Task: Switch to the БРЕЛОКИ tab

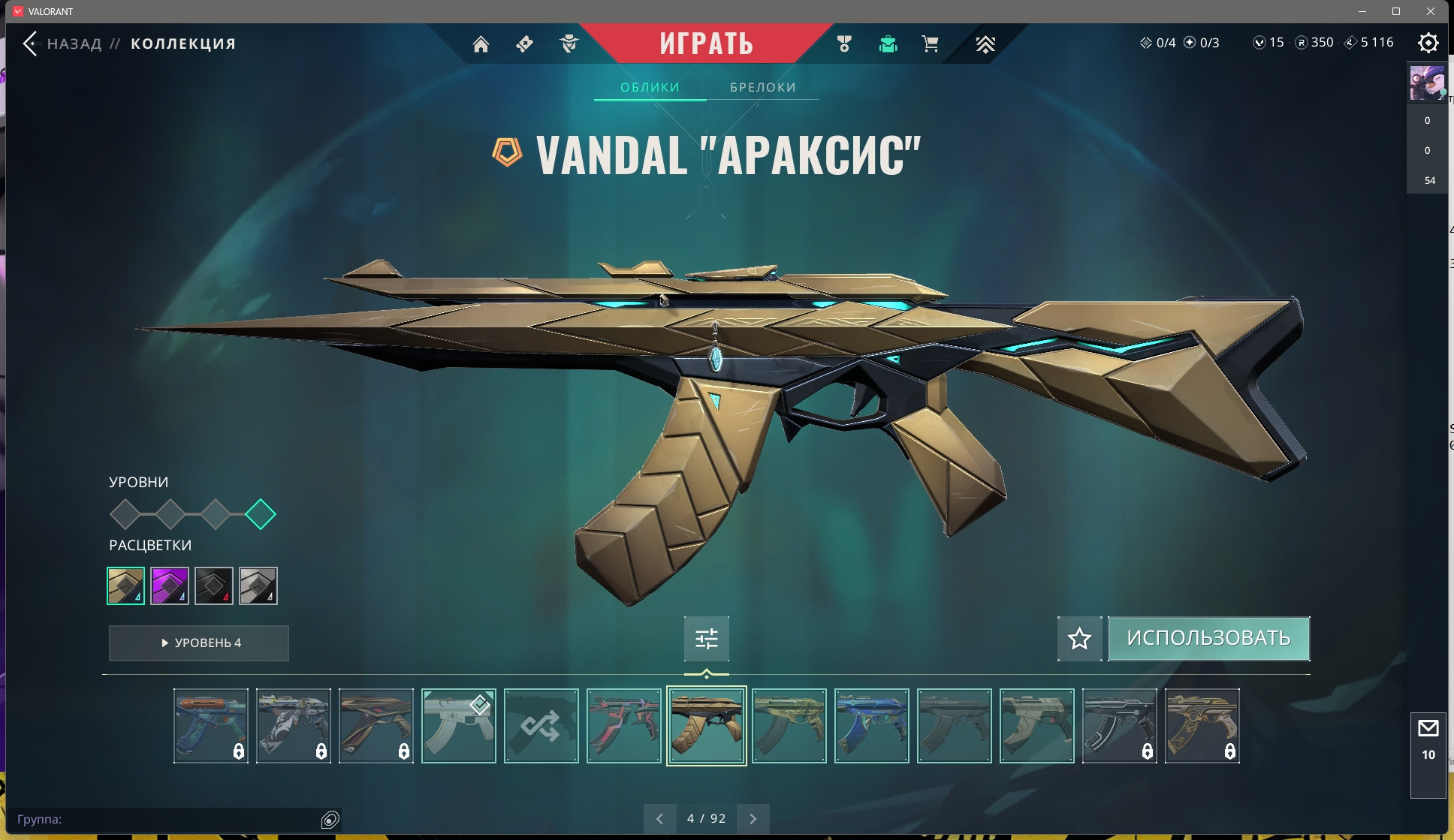Action: pos(762,87)
